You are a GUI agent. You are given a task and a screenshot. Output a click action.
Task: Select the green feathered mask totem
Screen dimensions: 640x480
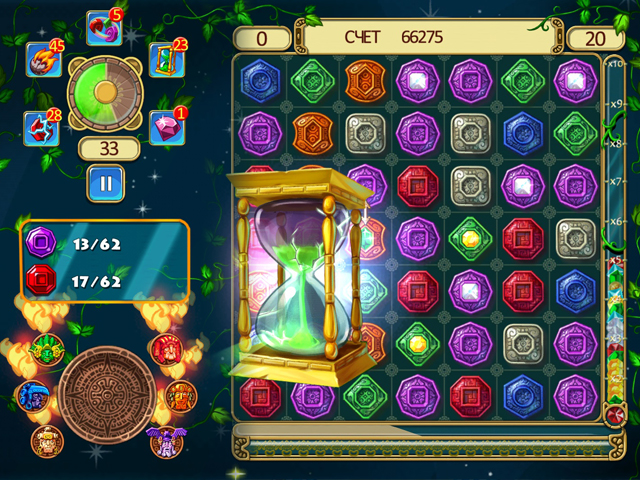46,349
